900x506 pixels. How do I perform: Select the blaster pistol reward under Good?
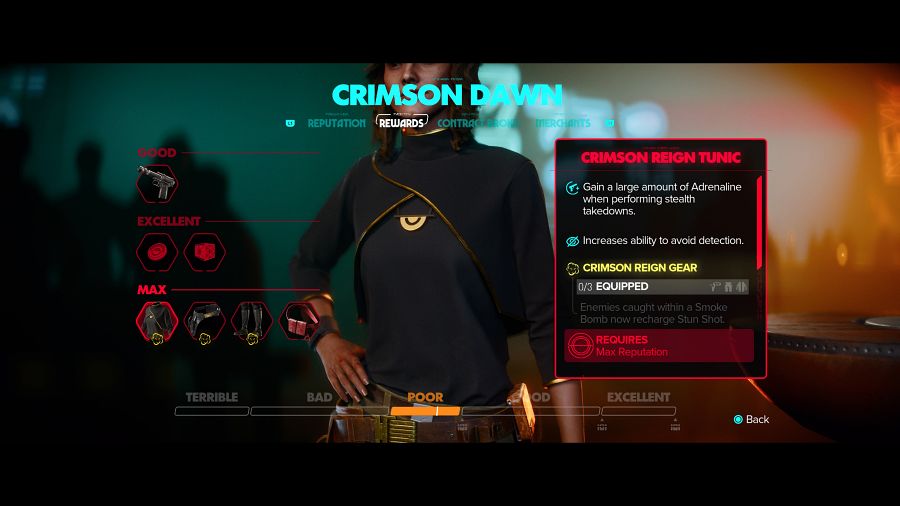(x=157, y=182)
